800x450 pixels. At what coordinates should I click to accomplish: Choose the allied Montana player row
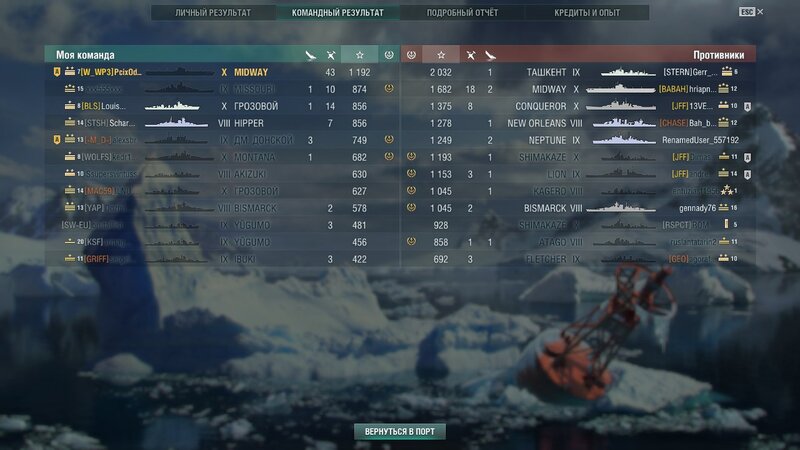(220, 157)
